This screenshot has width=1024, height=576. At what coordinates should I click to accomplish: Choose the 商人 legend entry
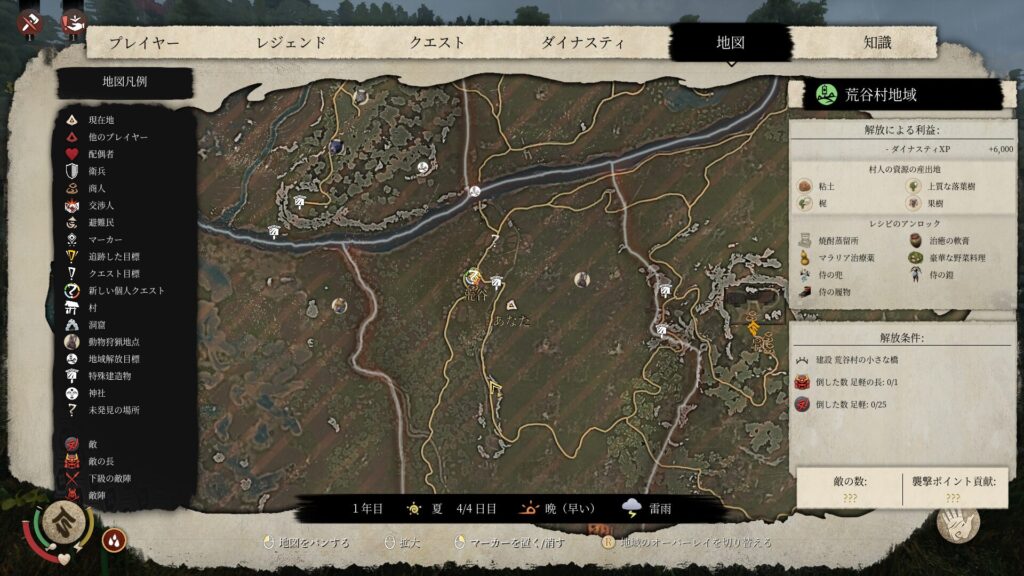point(97,188)
